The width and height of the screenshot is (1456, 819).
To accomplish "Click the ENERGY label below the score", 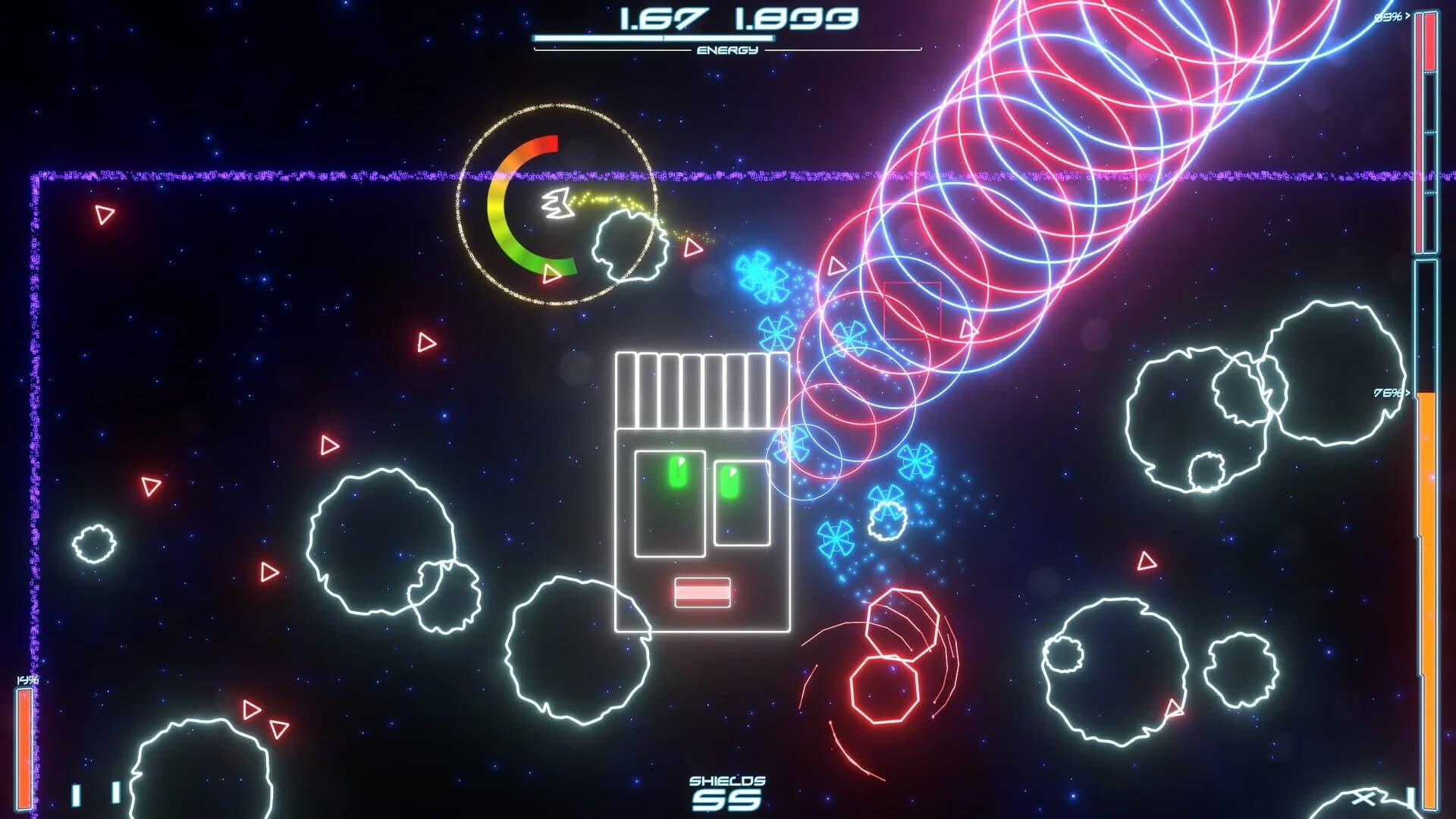I will coord(726,52).
